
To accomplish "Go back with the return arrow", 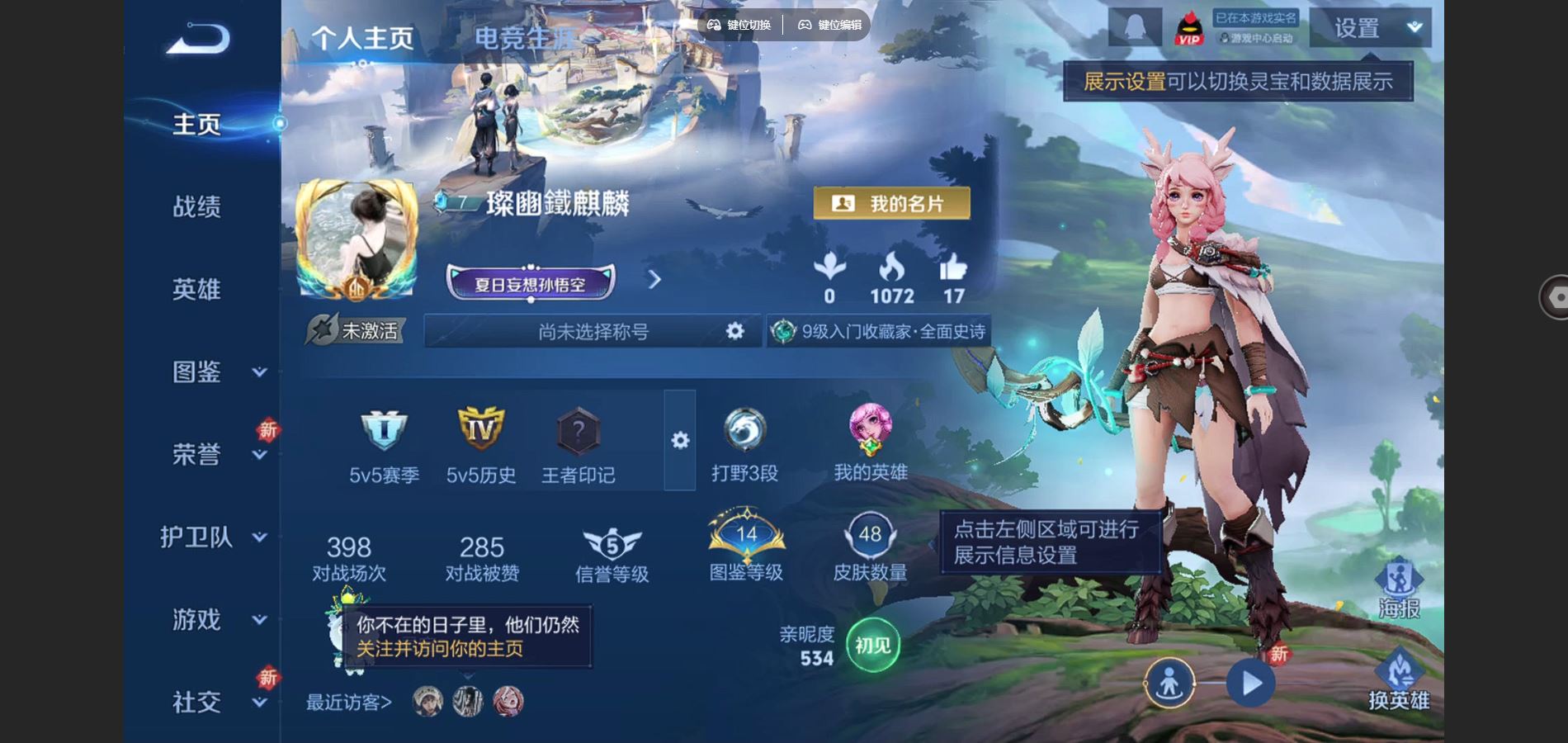I will tap(198, 39).
